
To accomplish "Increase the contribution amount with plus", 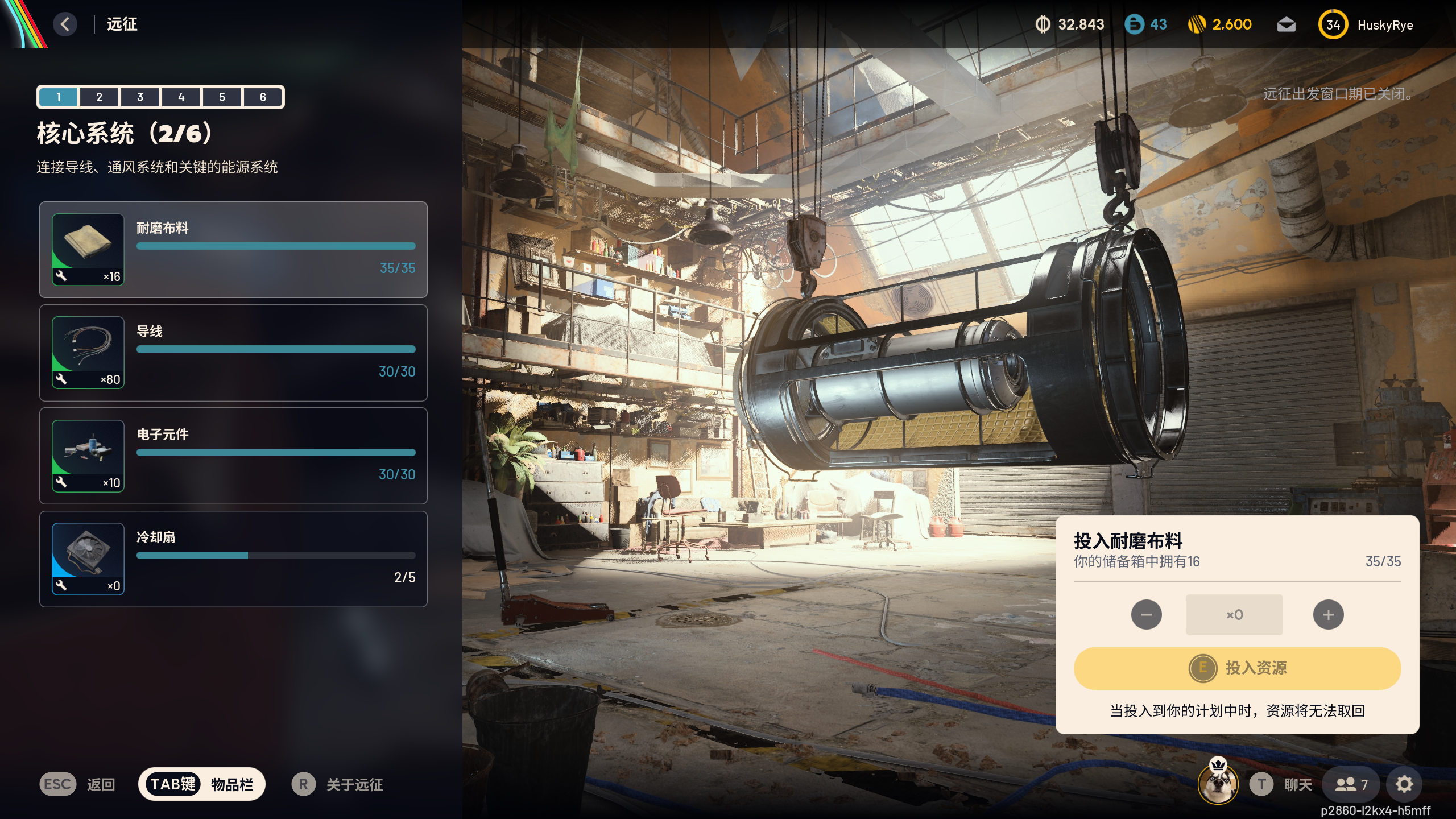I will coord(1328,615).
